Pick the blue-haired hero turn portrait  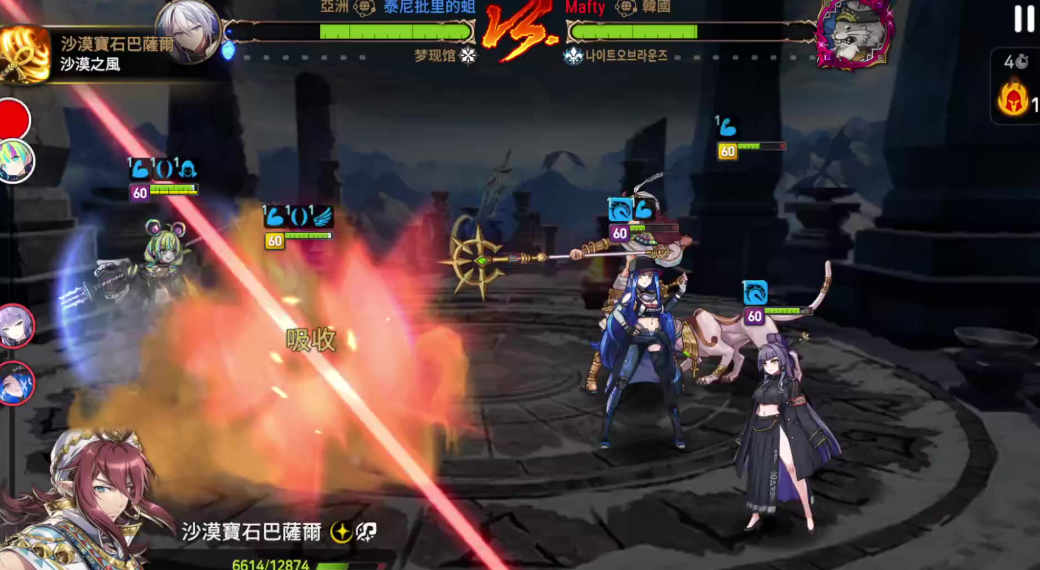point(16,382)
